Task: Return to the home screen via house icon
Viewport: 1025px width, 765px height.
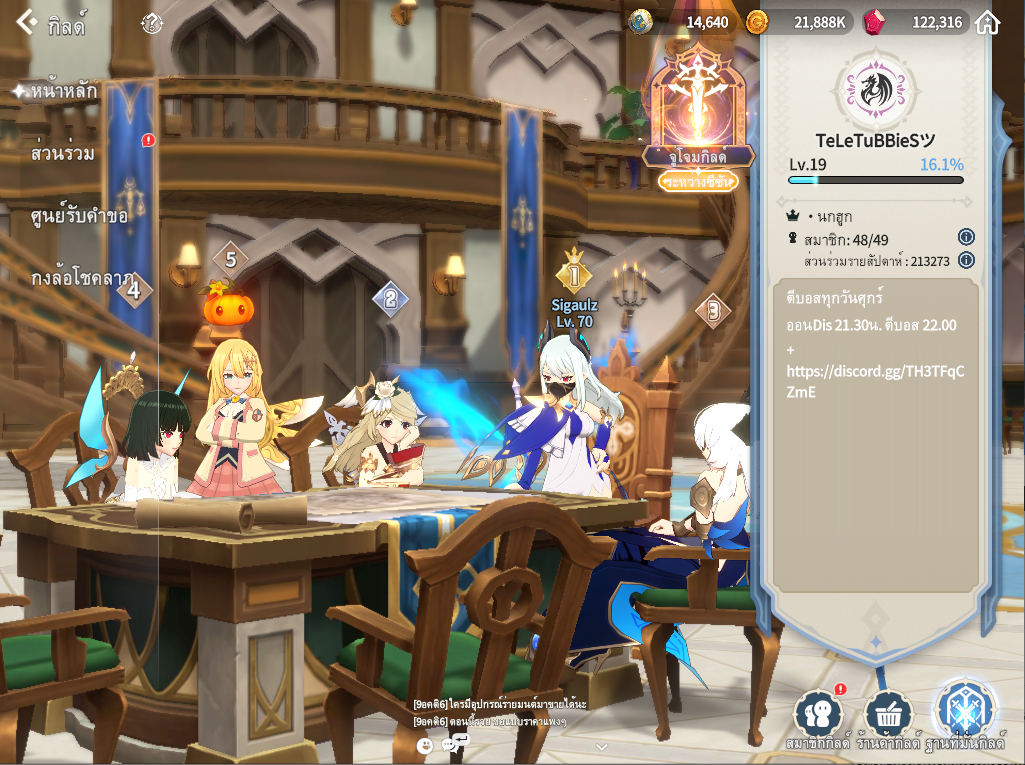Action: 987,22
